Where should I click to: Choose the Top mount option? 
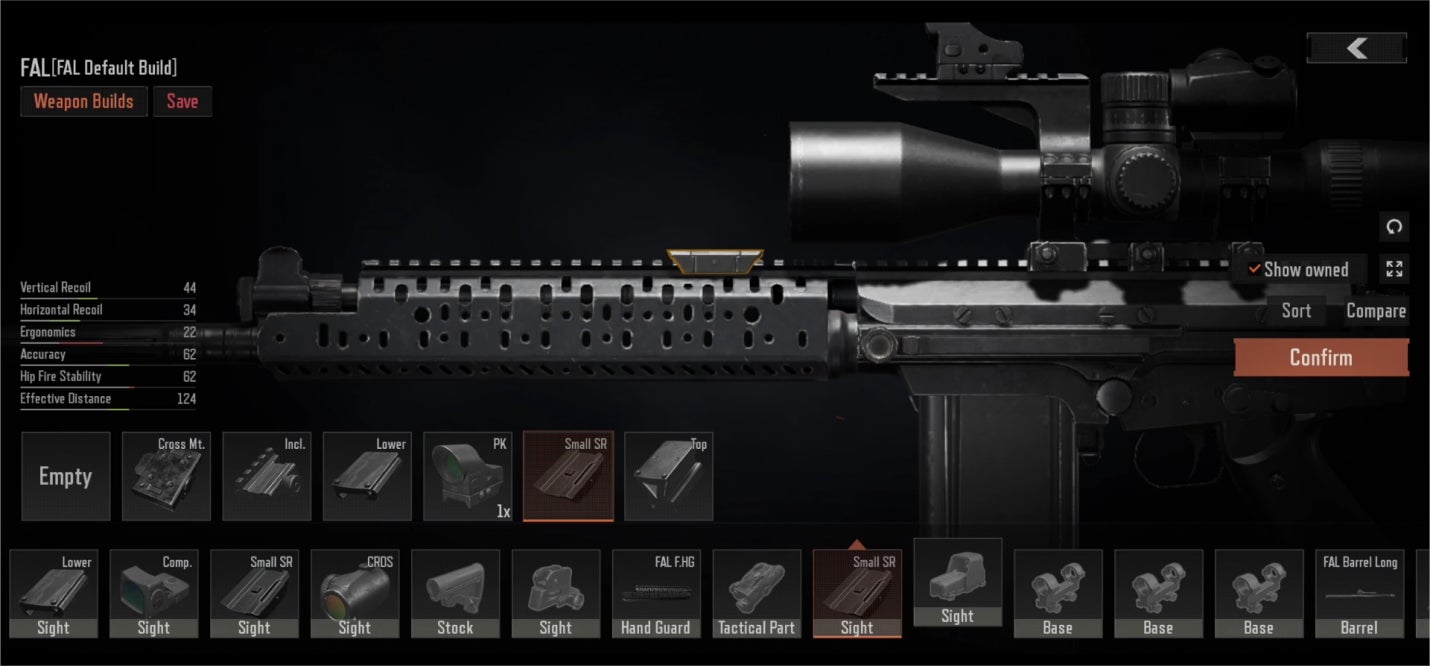669,476
